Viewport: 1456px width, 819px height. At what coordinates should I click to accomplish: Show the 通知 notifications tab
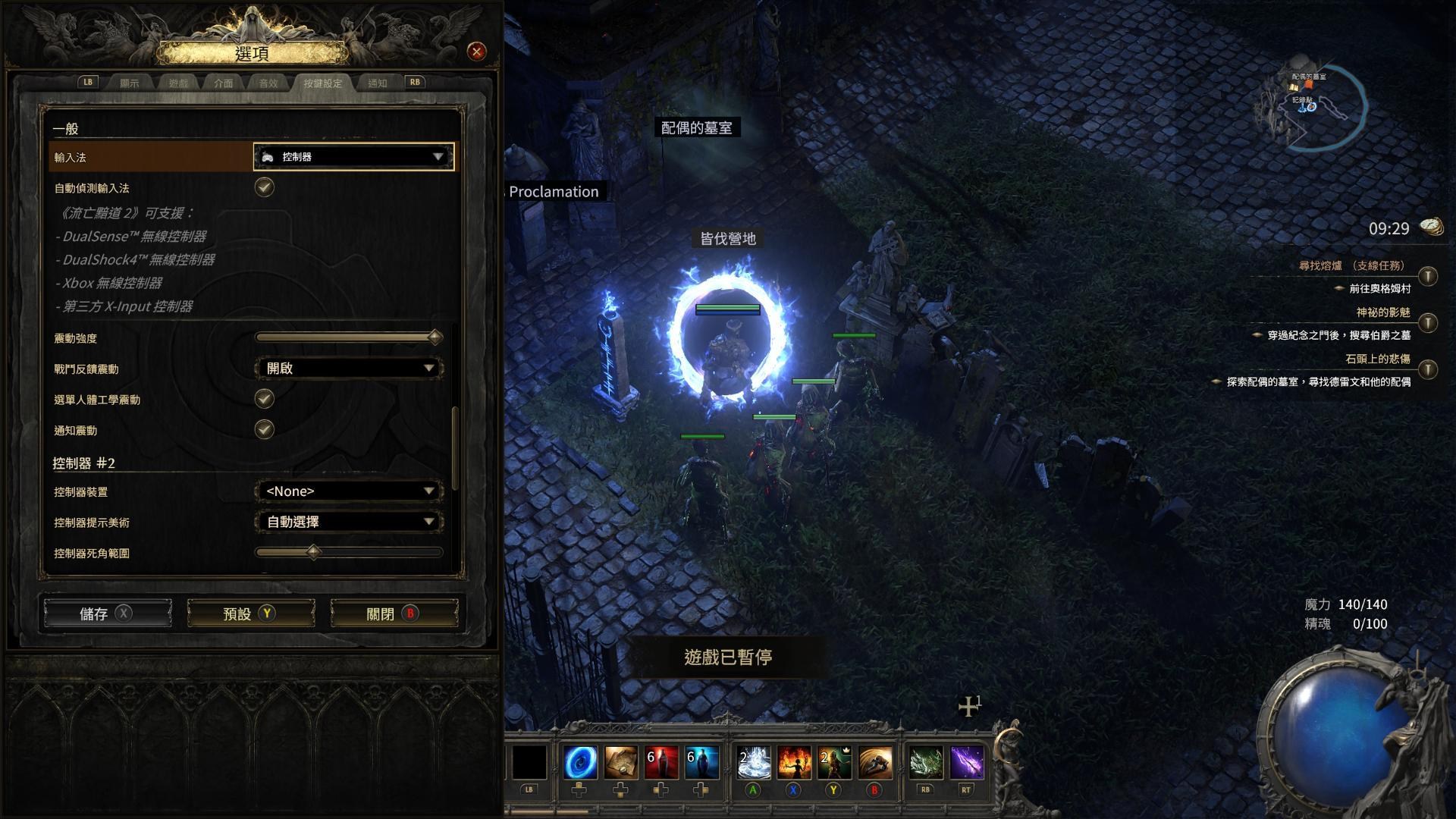click(377, 83)
